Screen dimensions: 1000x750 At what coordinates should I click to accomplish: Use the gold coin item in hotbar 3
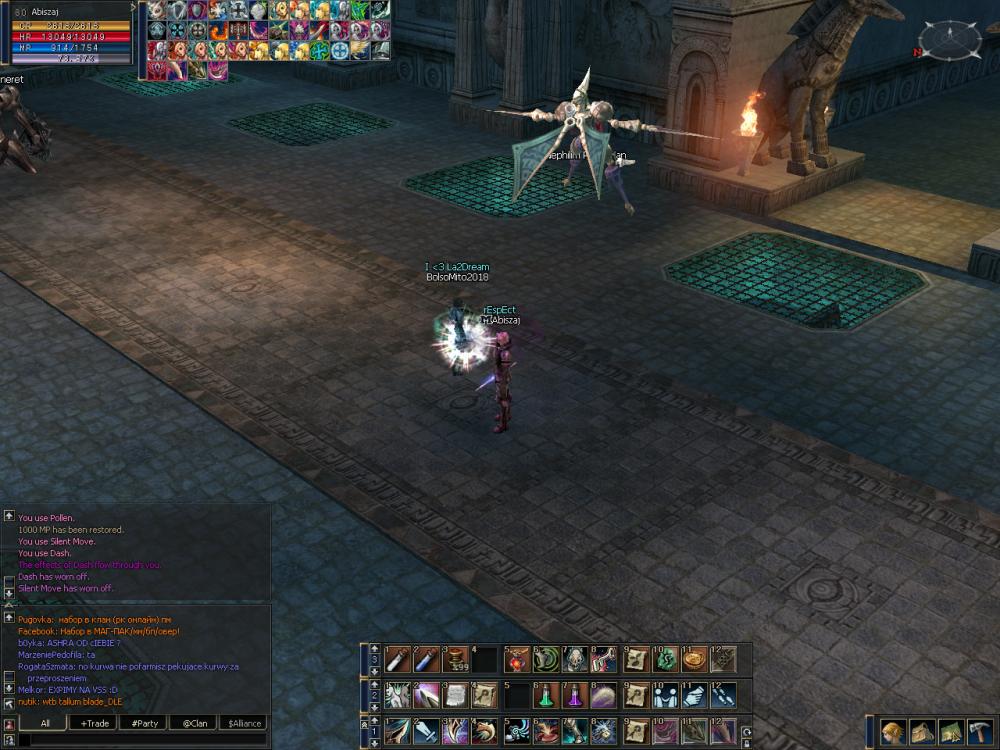[692, 660]
